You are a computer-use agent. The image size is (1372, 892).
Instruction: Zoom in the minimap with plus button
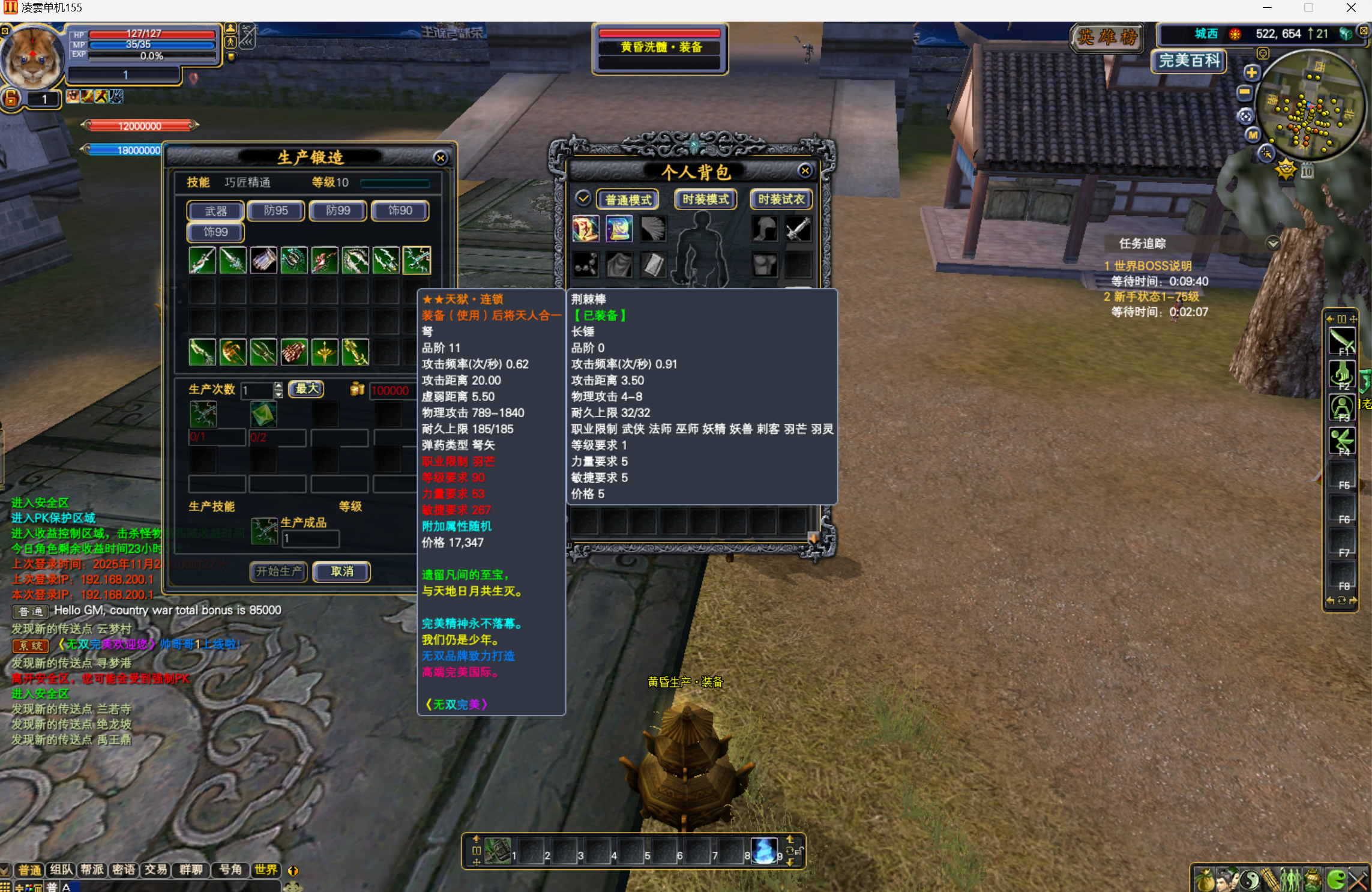[1251, 73]
